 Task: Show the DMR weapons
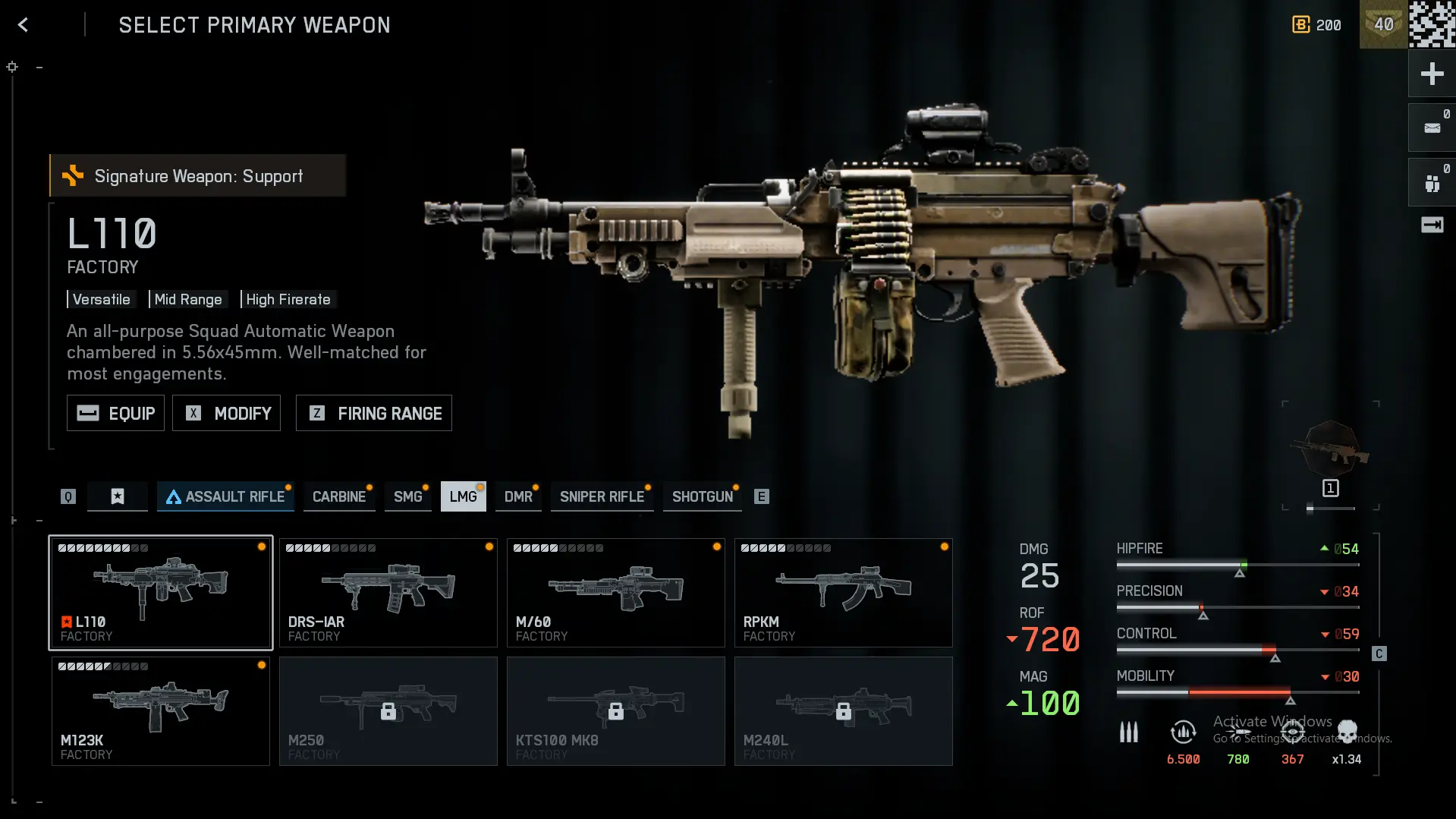518,496
